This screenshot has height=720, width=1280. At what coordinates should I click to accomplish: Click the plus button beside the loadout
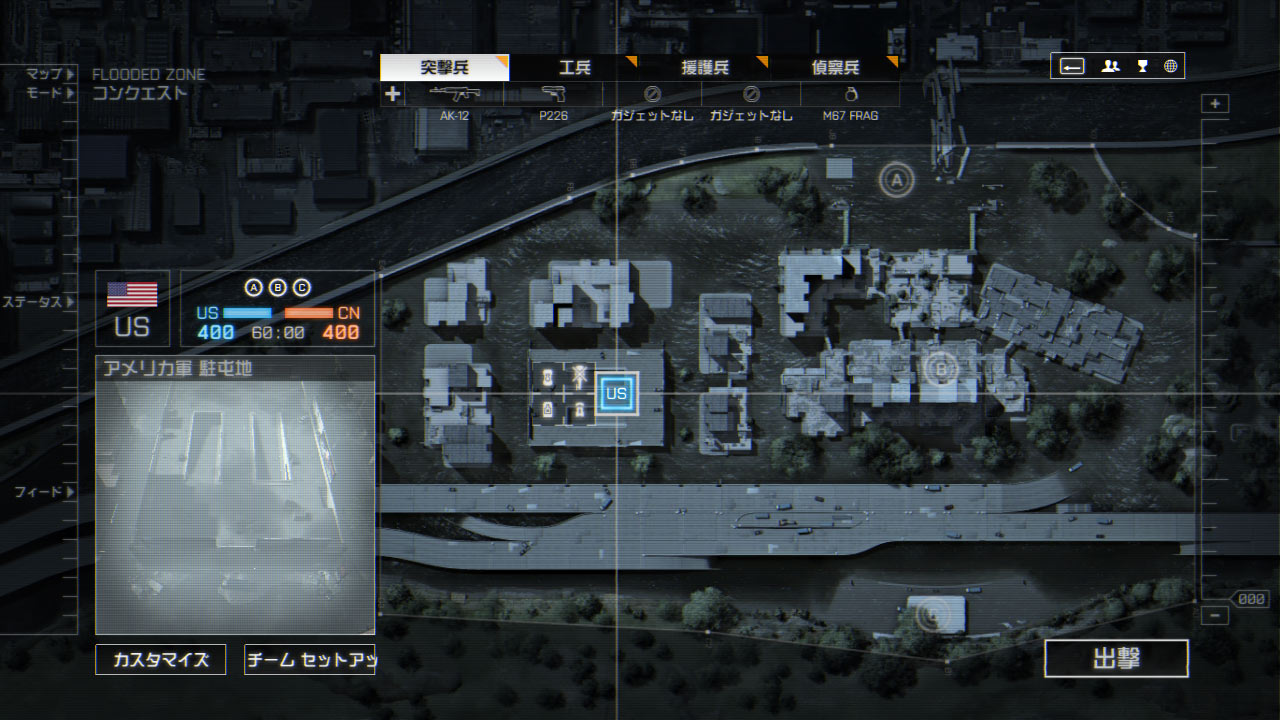392,94
